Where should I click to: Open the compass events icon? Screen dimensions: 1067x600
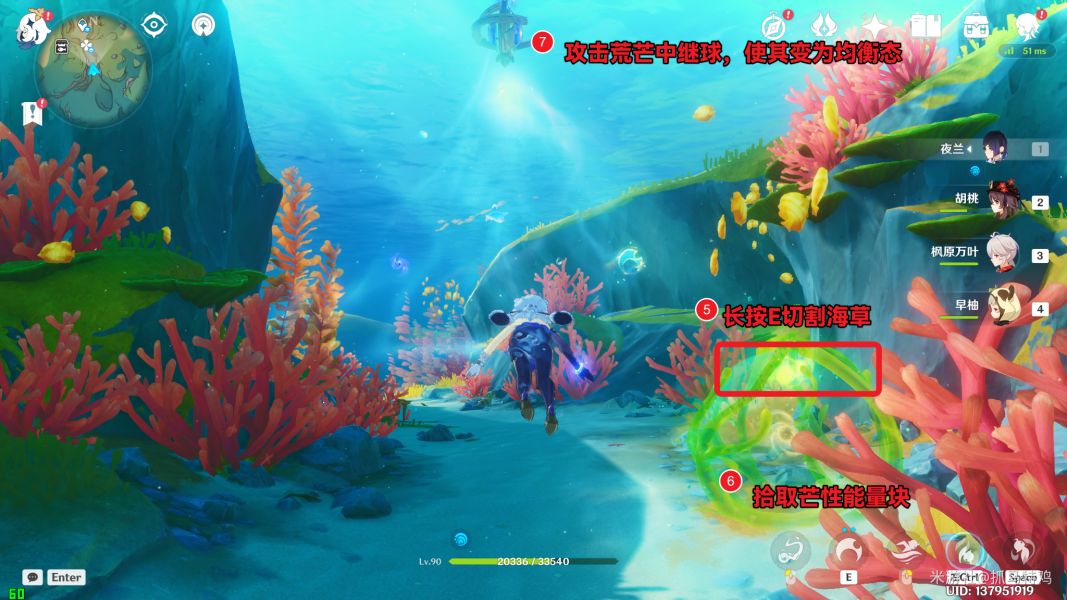tap(774, 25)
